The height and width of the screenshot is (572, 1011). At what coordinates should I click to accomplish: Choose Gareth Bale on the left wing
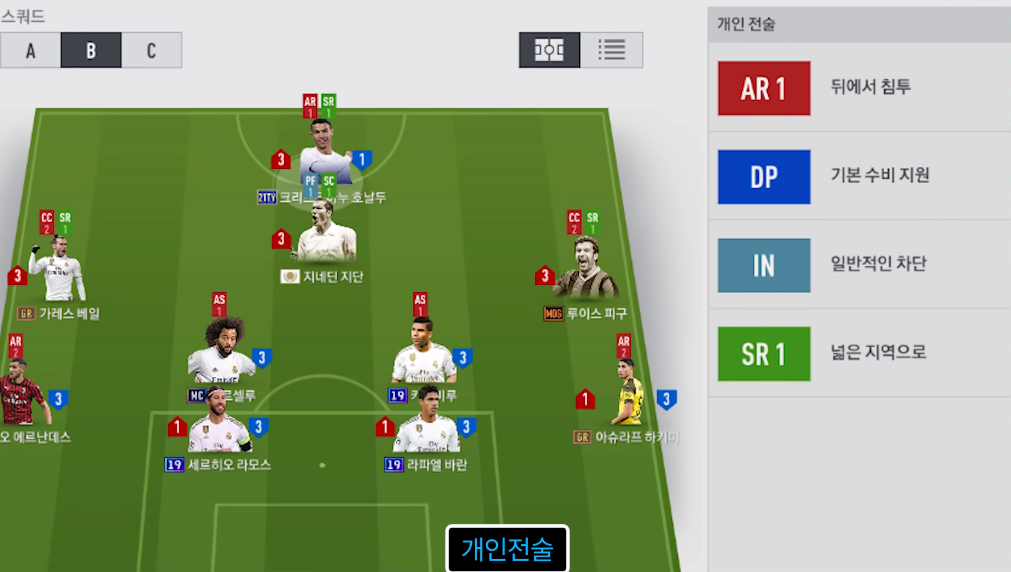pyautogui.click(x=58, y=273)
